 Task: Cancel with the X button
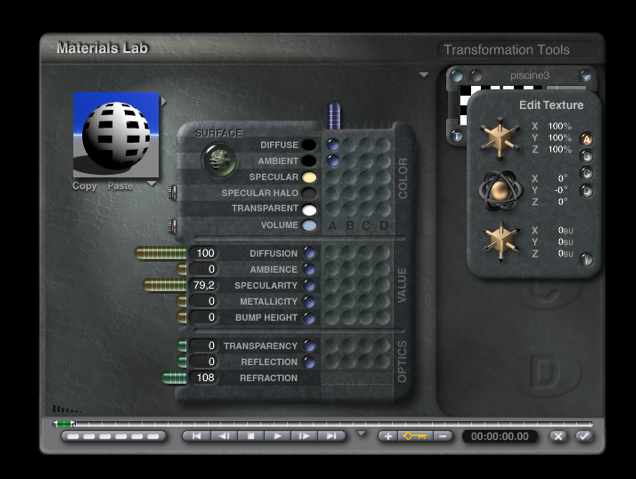[558, 436]
